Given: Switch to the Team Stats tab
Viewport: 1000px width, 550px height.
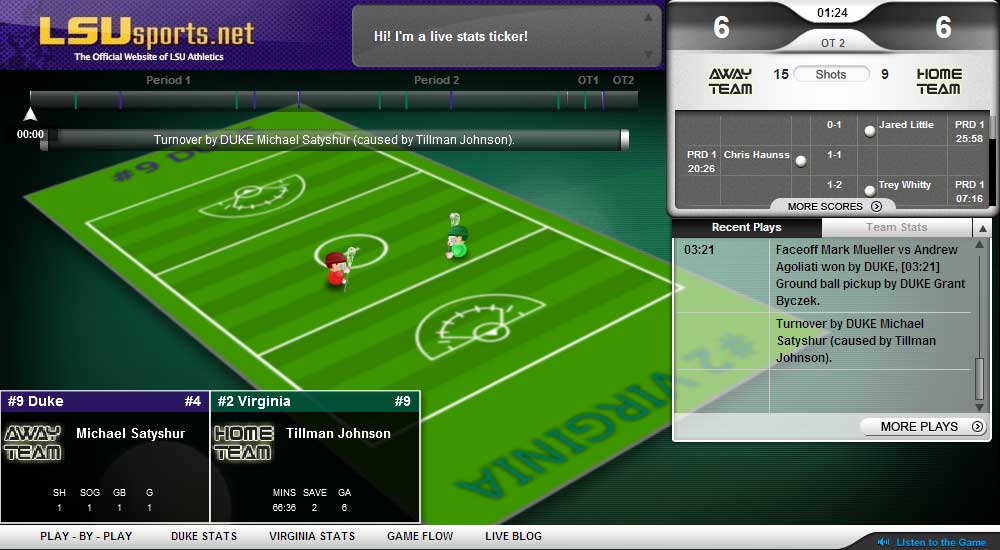Looking at the screenshot, I should click(896, 228).
